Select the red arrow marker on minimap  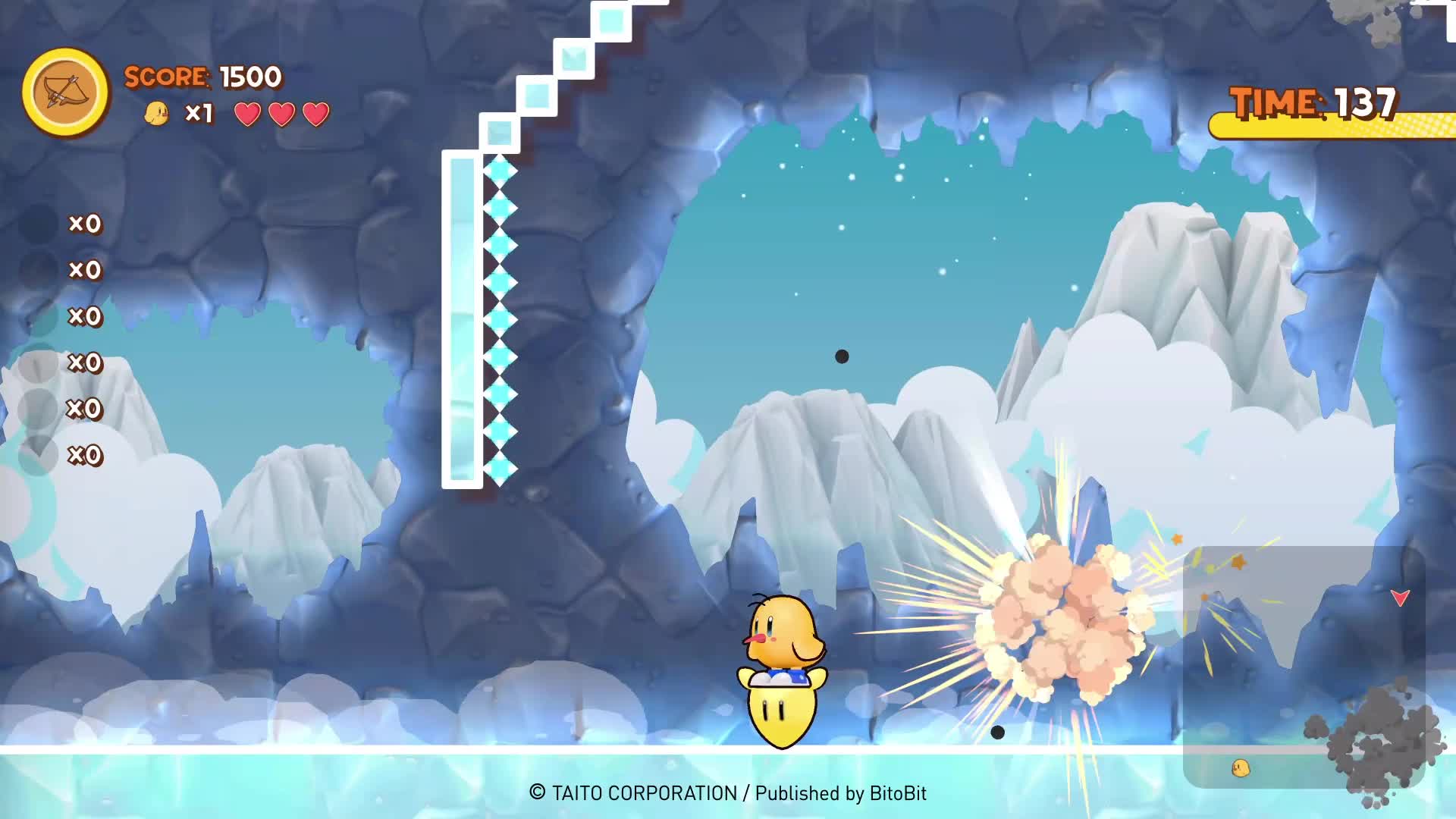click(x=1400, y=598)
